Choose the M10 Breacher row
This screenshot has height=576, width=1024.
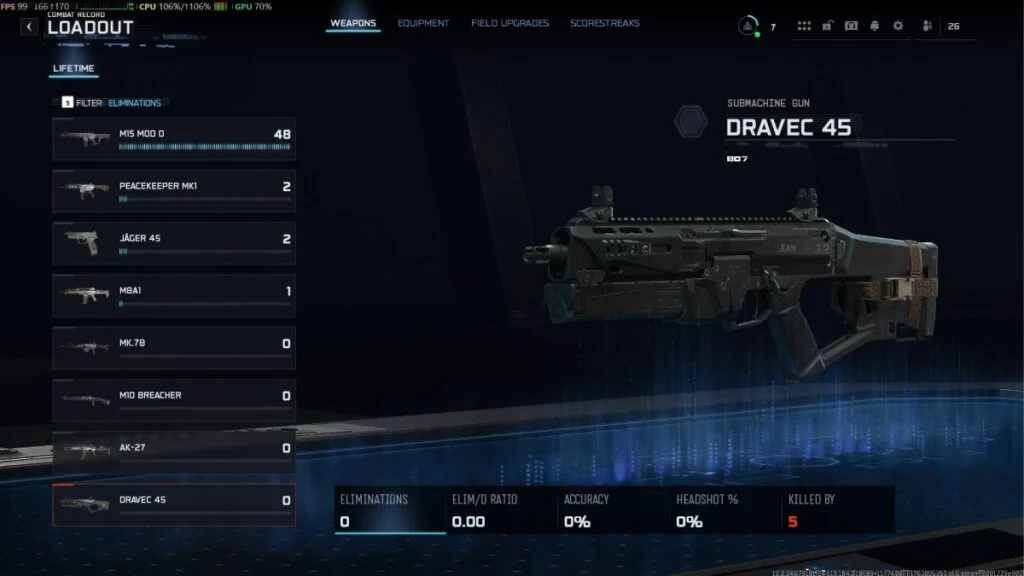coord(174,400)
